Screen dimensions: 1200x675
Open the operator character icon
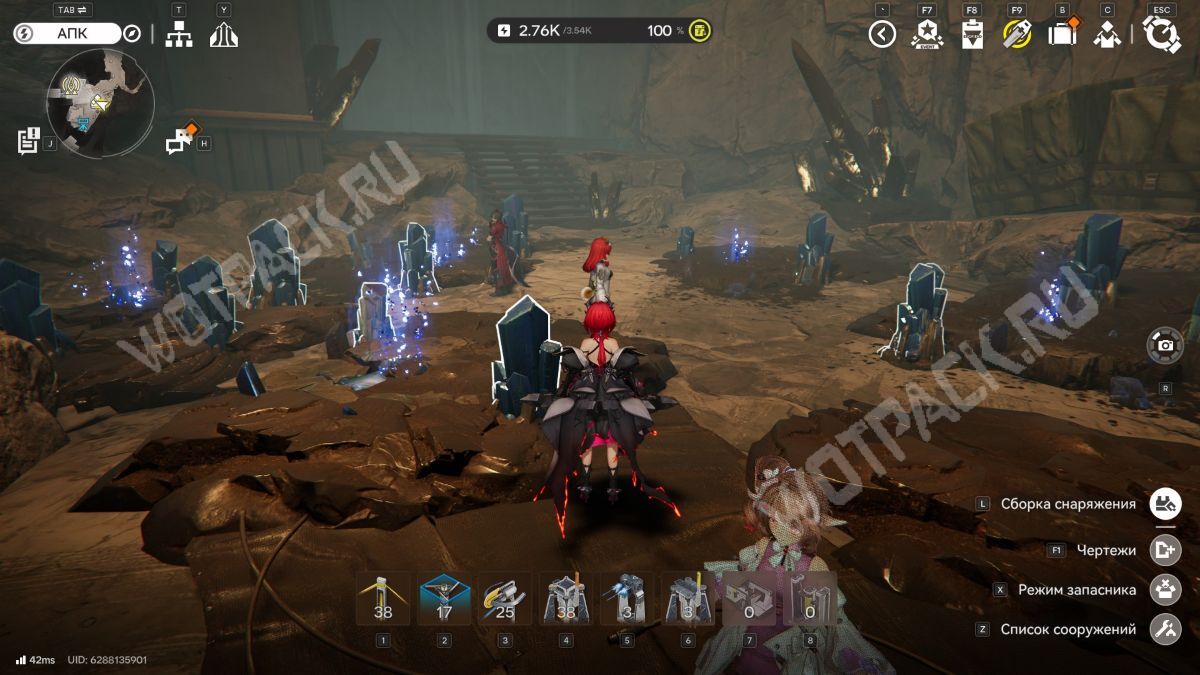(1106, 35)
